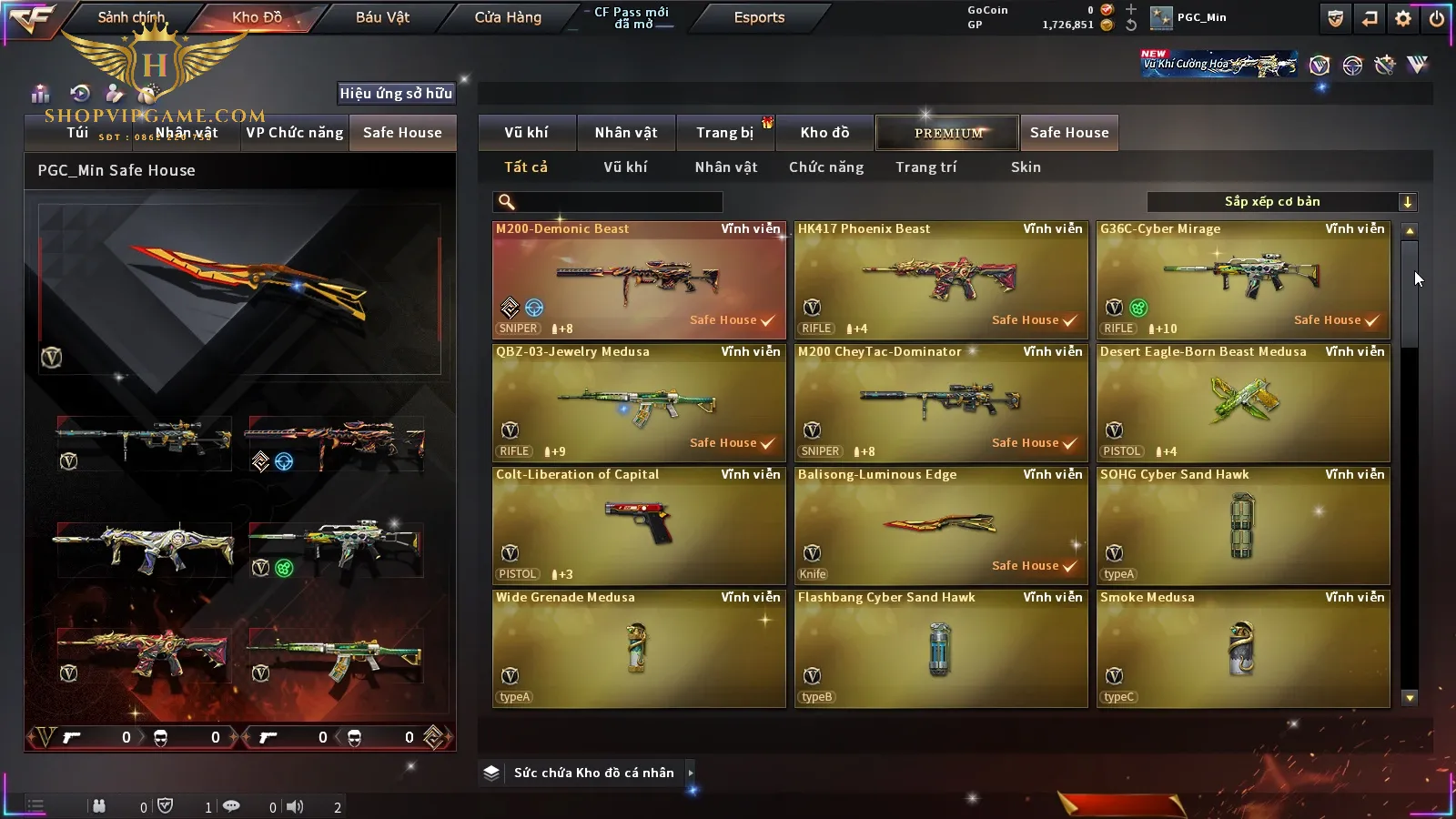
Task: Toggle the Hiệu ứng sở hữu button
Action: point(396,93)
